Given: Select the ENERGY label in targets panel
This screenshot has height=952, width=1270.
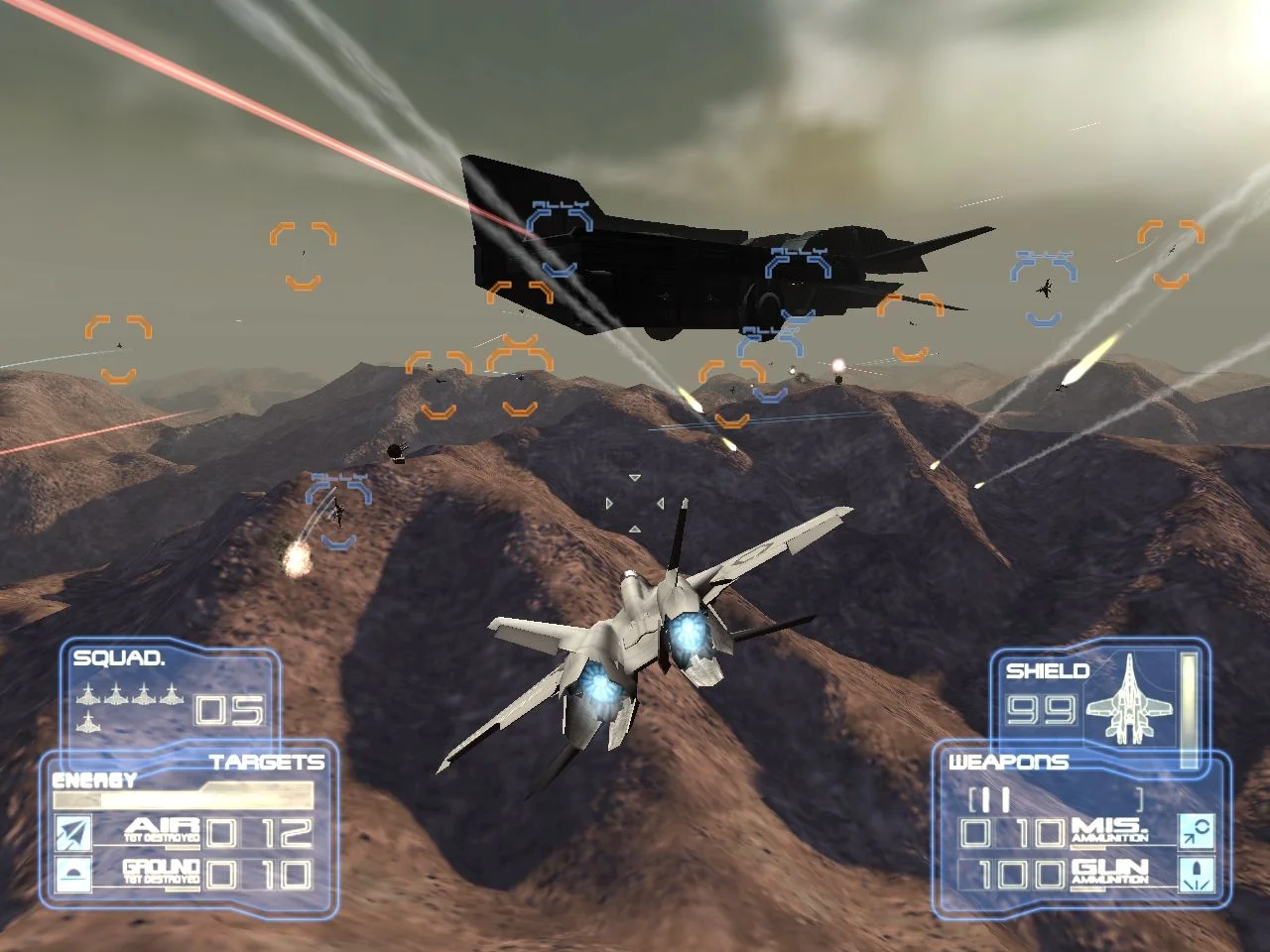Looking at the screenshot, I should (x=94, y=778).
